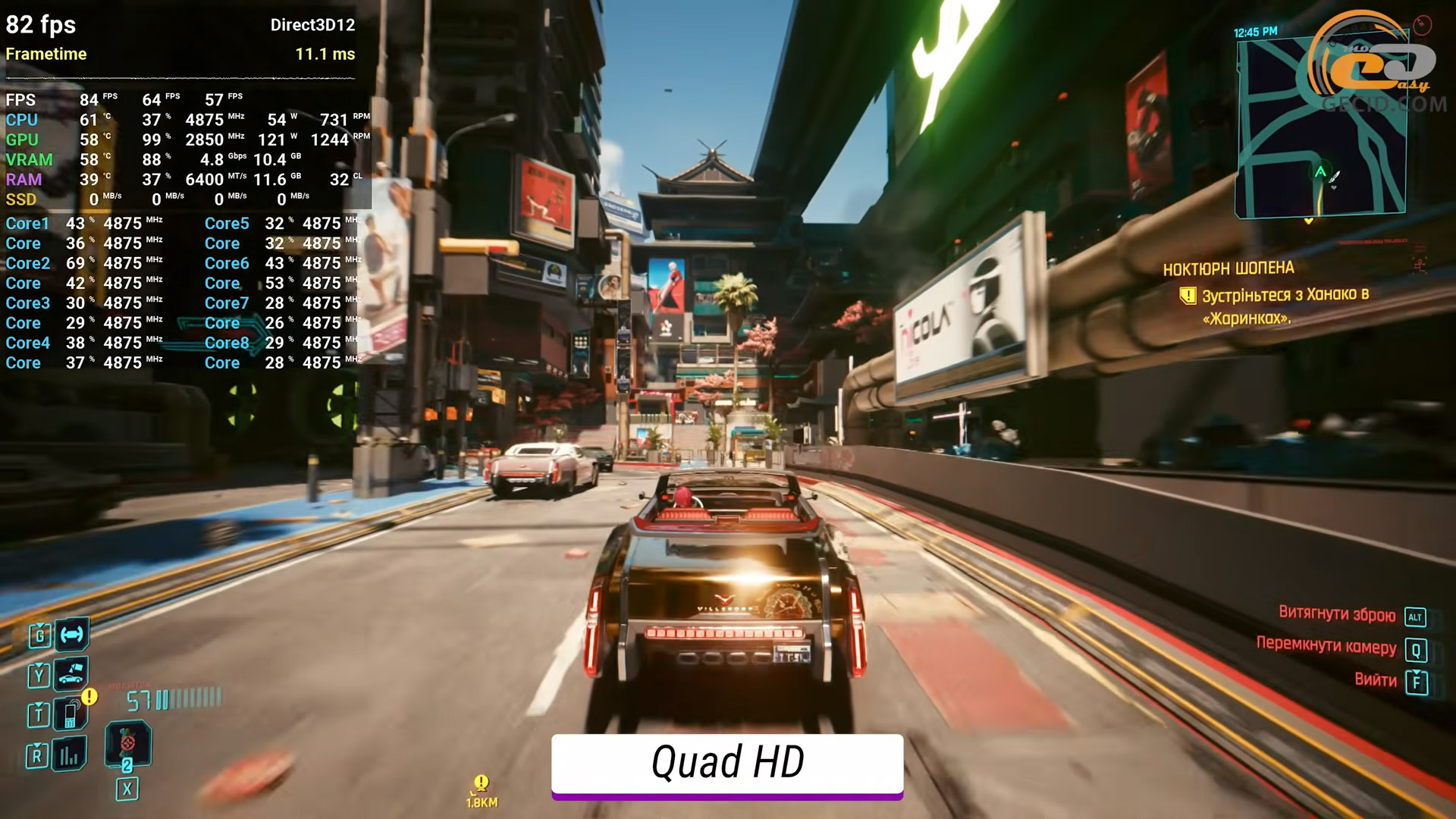Image resolution: width=1456 pixels, height=819 pixels.
Task: Open the call vehicle icon
Action: click(71, 673)
